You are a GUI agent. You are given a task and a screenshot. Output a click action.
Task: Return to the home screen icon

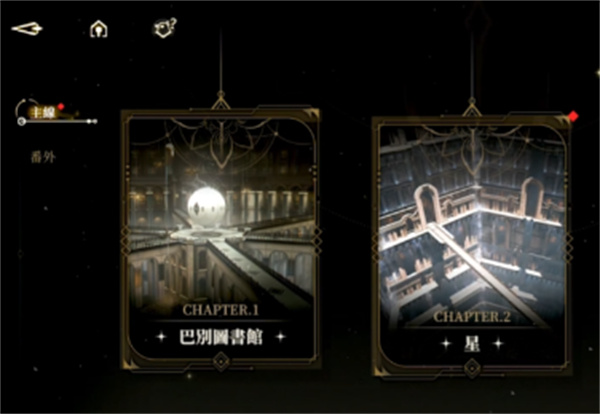point(98,29)
